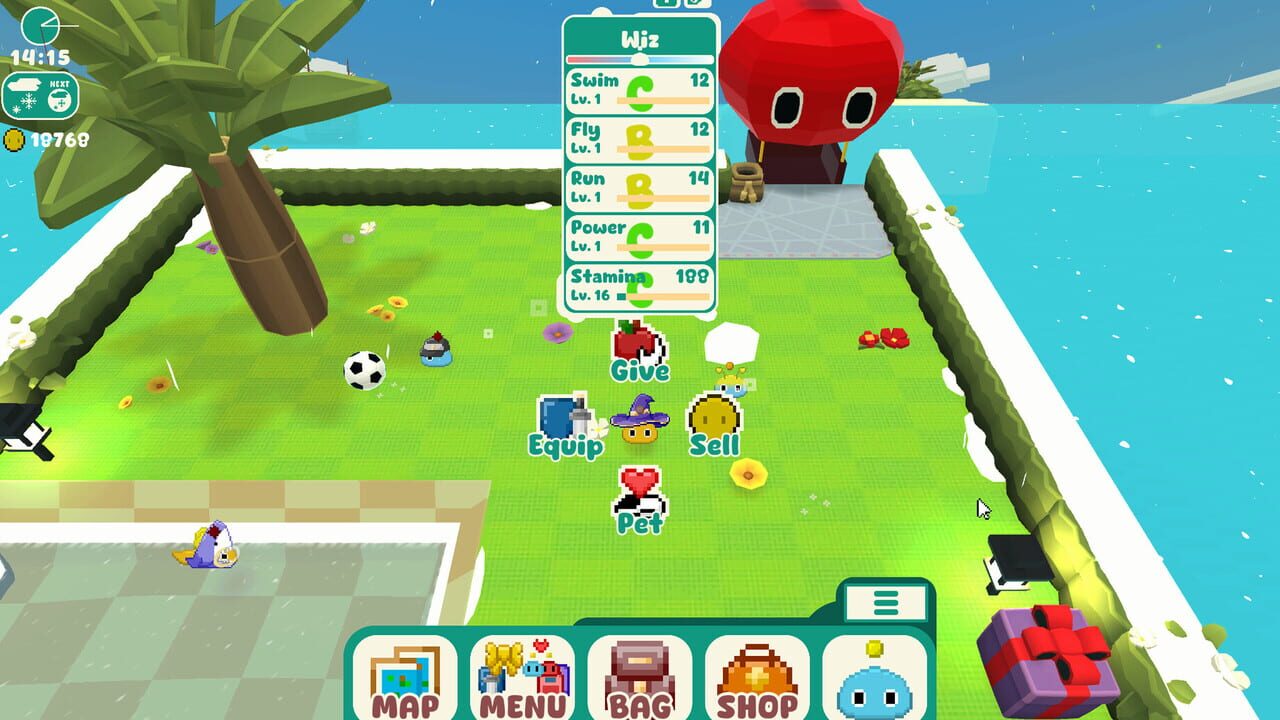
Task: Click the info icon above the Wiz panel
Action: coord(666,5)
